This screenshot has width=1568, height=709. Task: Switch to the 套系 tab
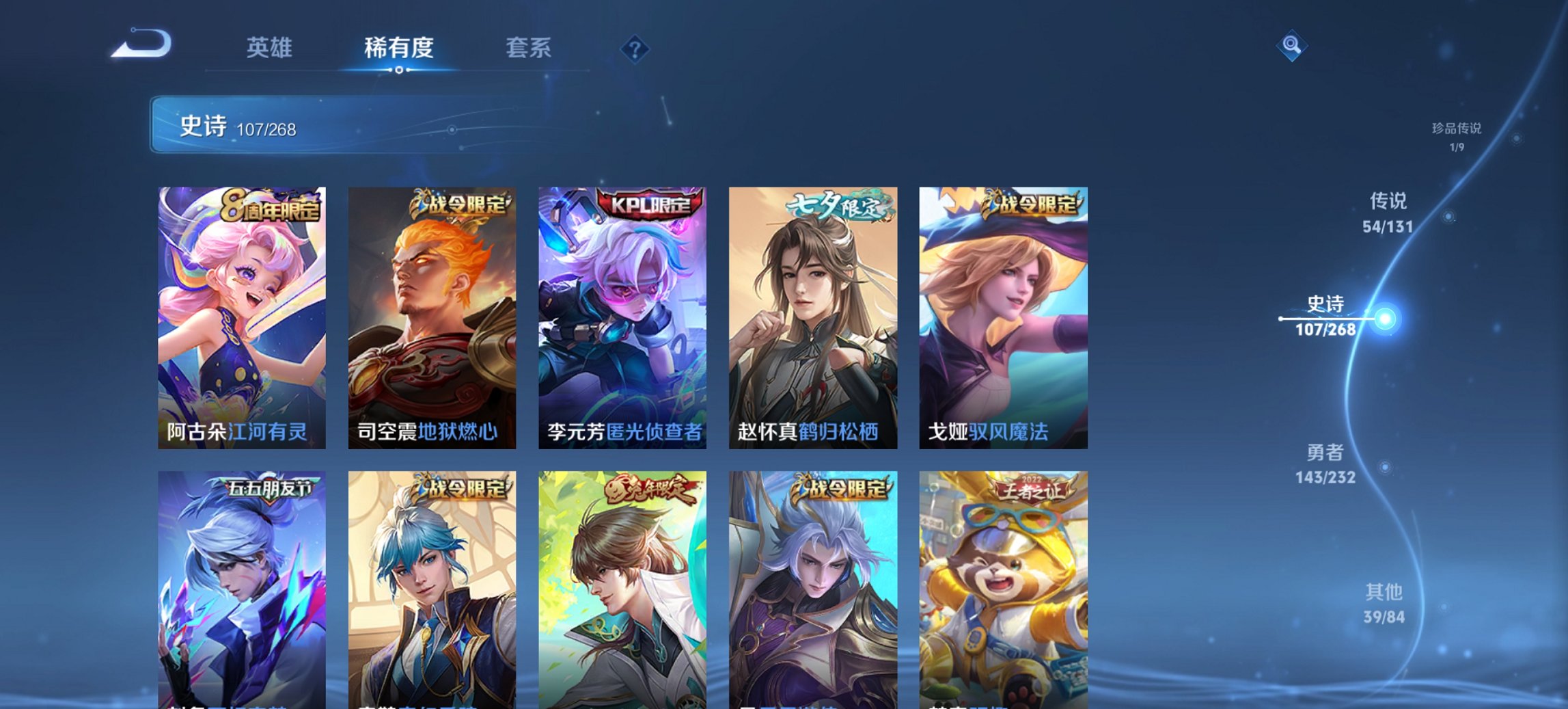(529, 48)
